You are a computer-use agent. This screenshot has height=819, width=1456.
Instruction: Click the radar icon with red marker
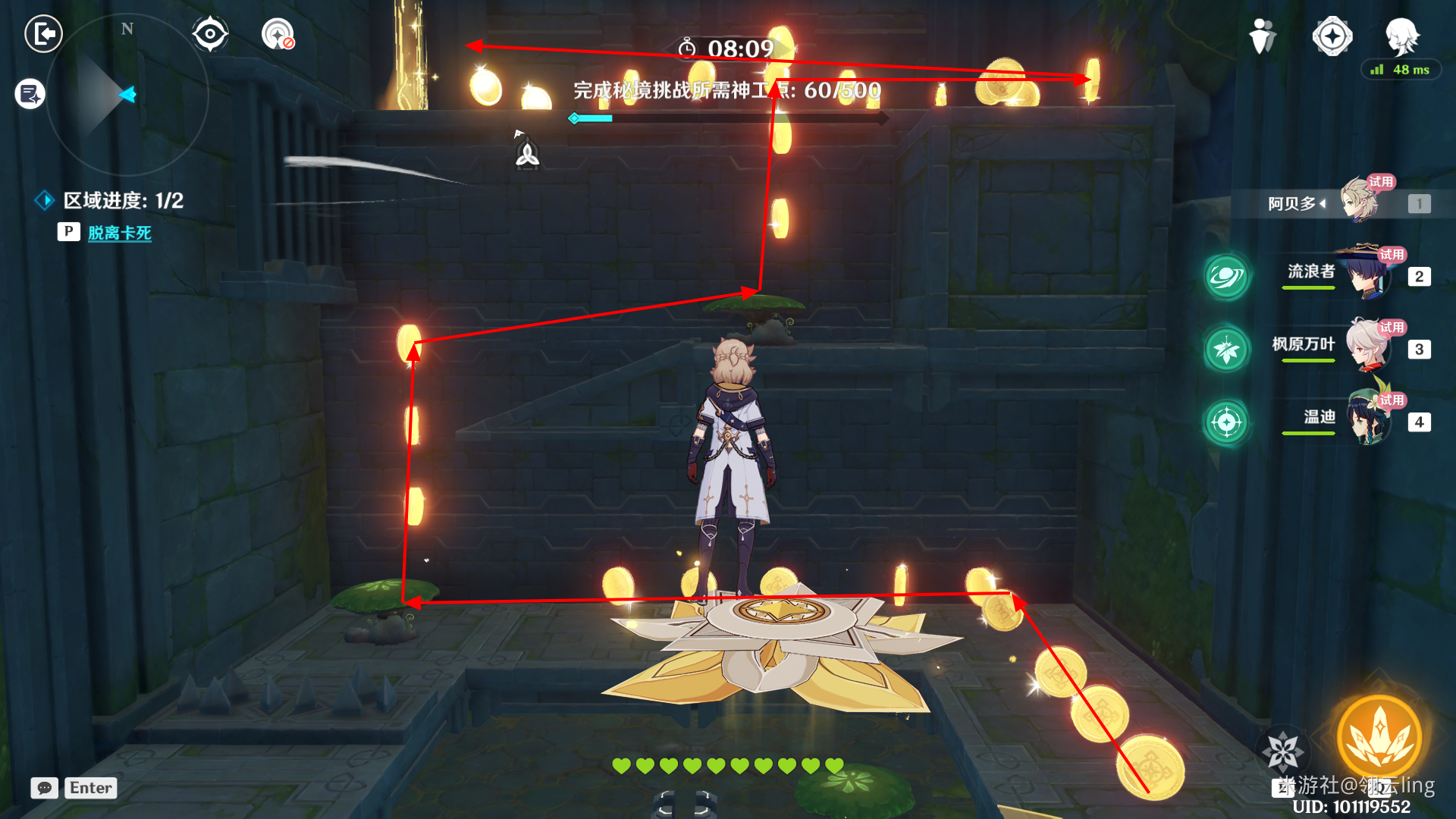click(x=278, y=34)
